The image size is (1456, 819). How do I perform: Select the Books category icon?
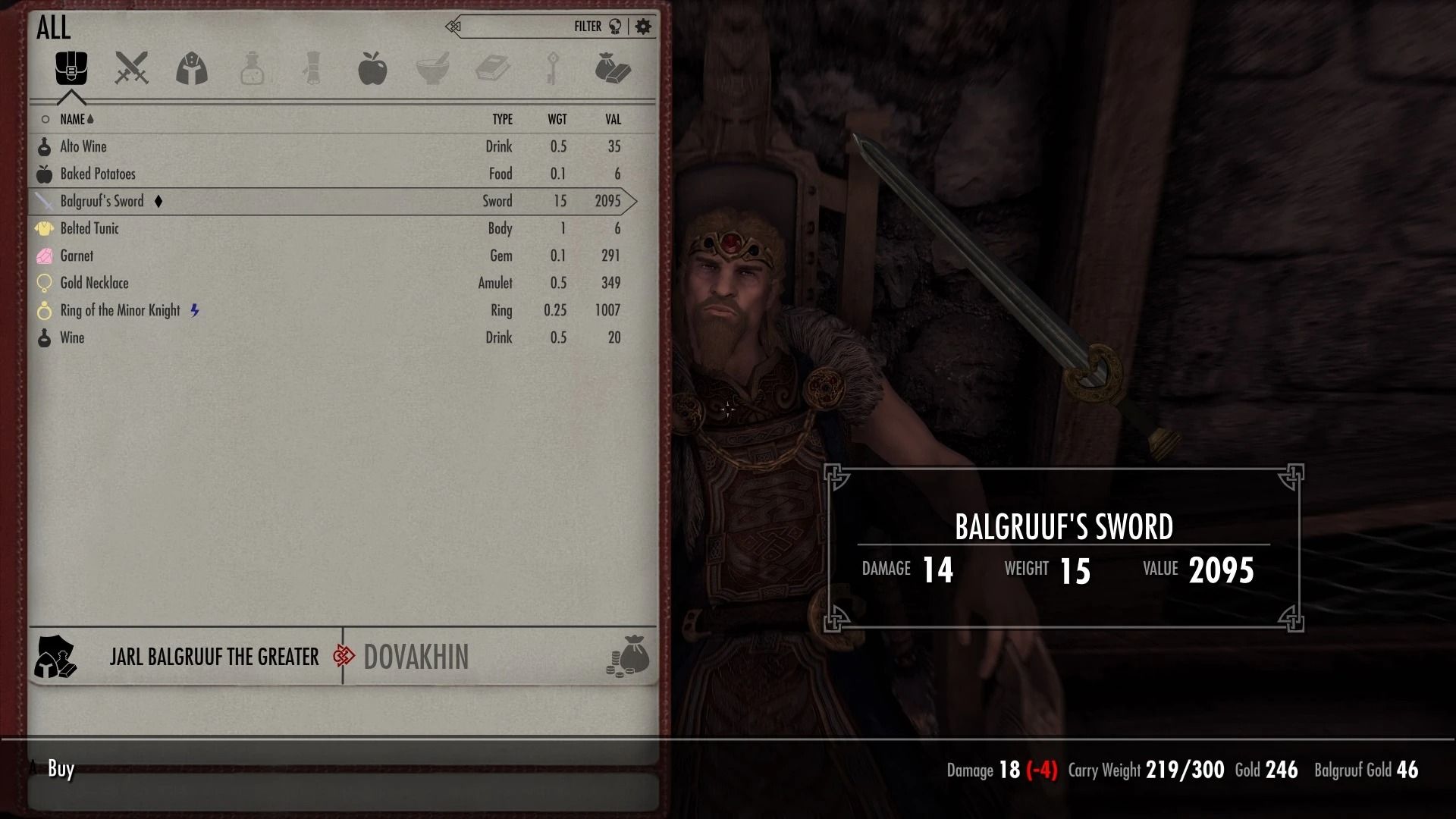click(494, 68)
